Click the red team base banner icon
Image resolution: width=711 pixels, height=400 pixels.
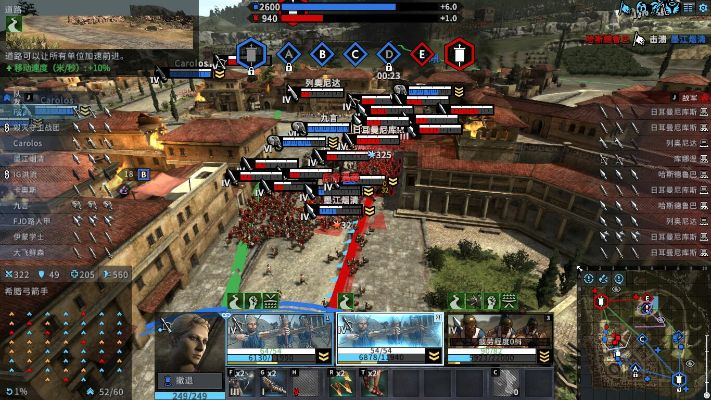pos(459,53)
